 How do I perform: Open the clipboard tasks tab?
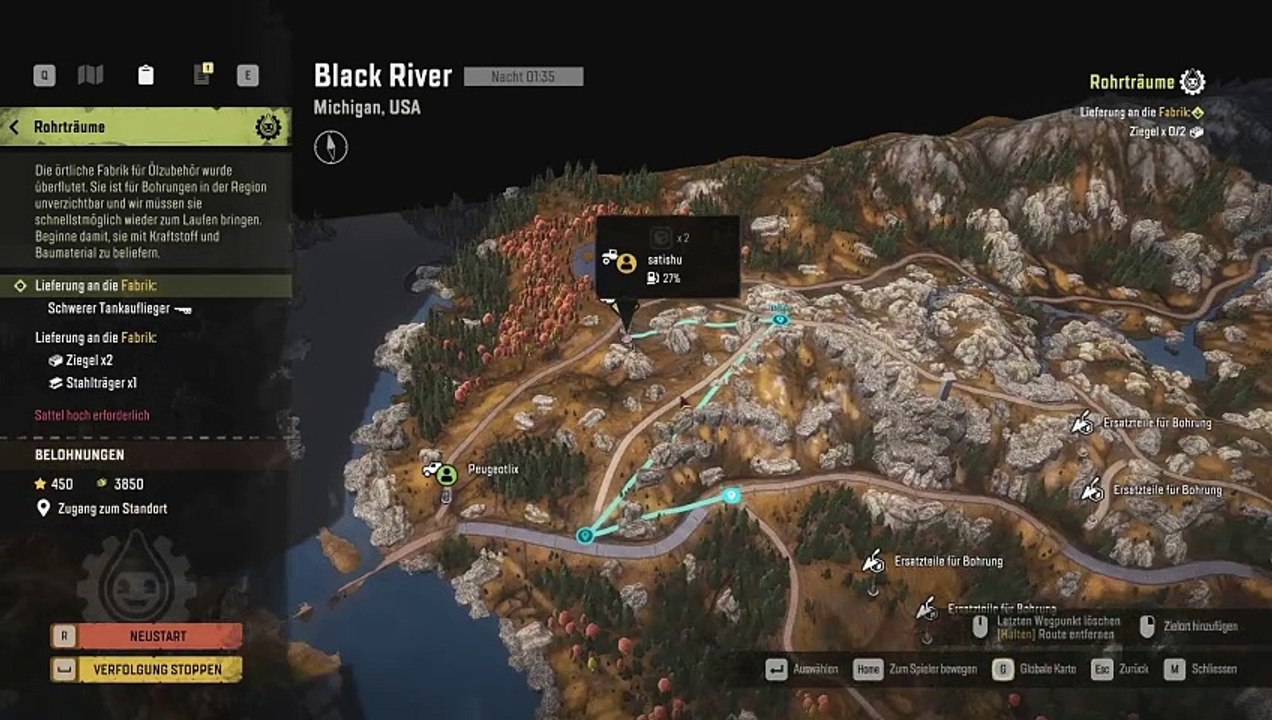point(146,75)
